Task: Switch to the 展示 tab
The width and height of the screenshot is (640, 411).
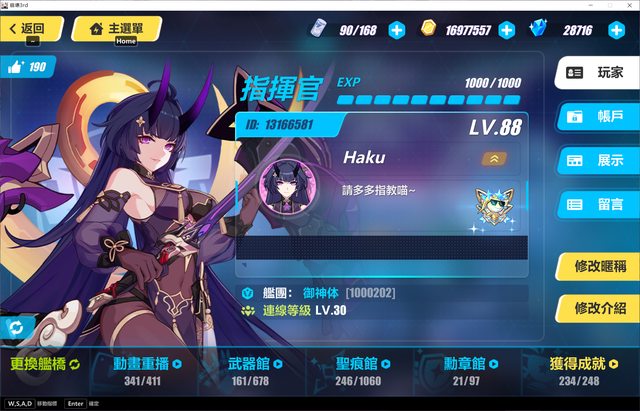Action: [x=596, y=160]
